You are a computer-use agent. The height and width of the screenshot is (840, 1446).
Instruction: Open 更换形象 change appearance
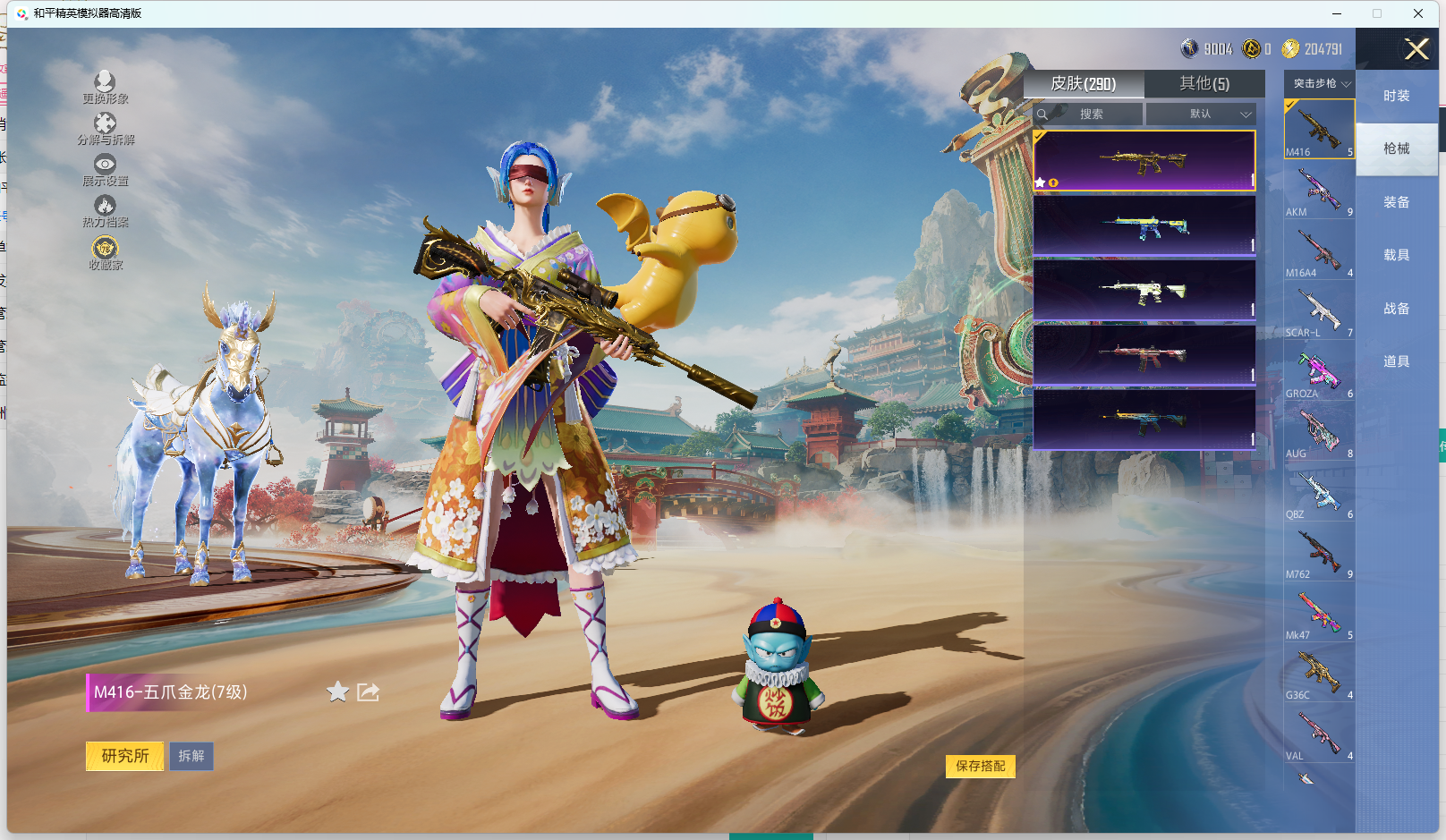(x=105, y=88)
